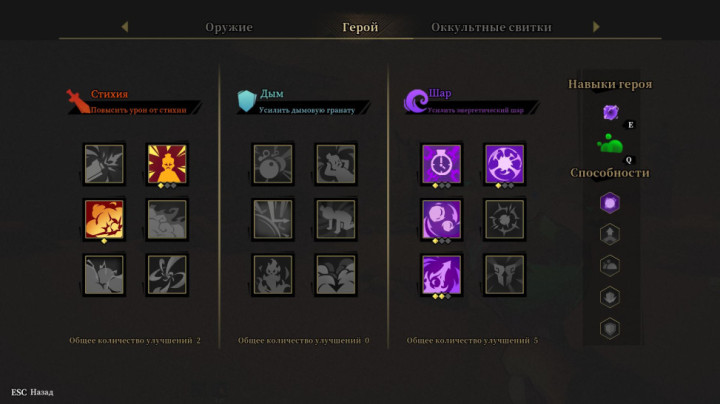This screenshot has height=404, width=720.
Task: Select the purple stopwatch orb upgrade
Action: coord(442,164)
